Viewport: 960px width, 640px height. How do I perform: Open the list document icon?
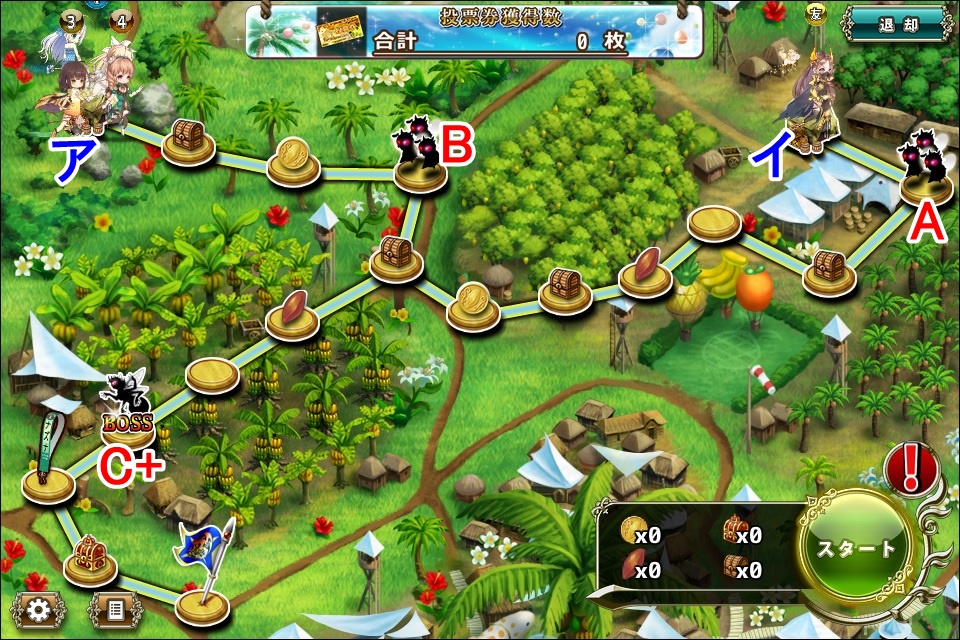(x=113, y=608)
